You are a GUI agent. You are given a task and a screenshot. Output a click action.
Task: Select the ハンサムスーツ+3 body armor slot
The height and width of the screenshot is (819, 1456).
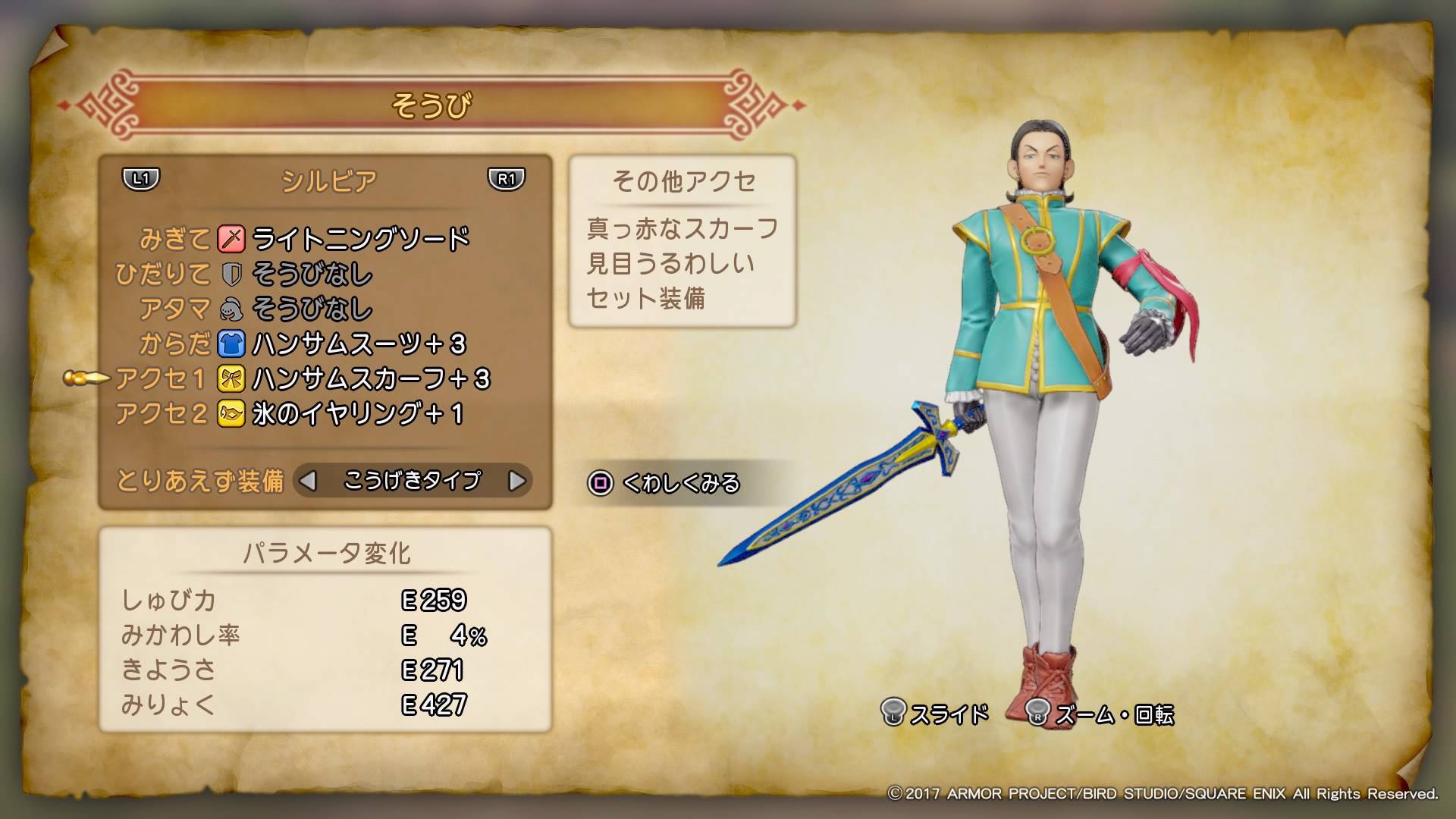[358, 344]
